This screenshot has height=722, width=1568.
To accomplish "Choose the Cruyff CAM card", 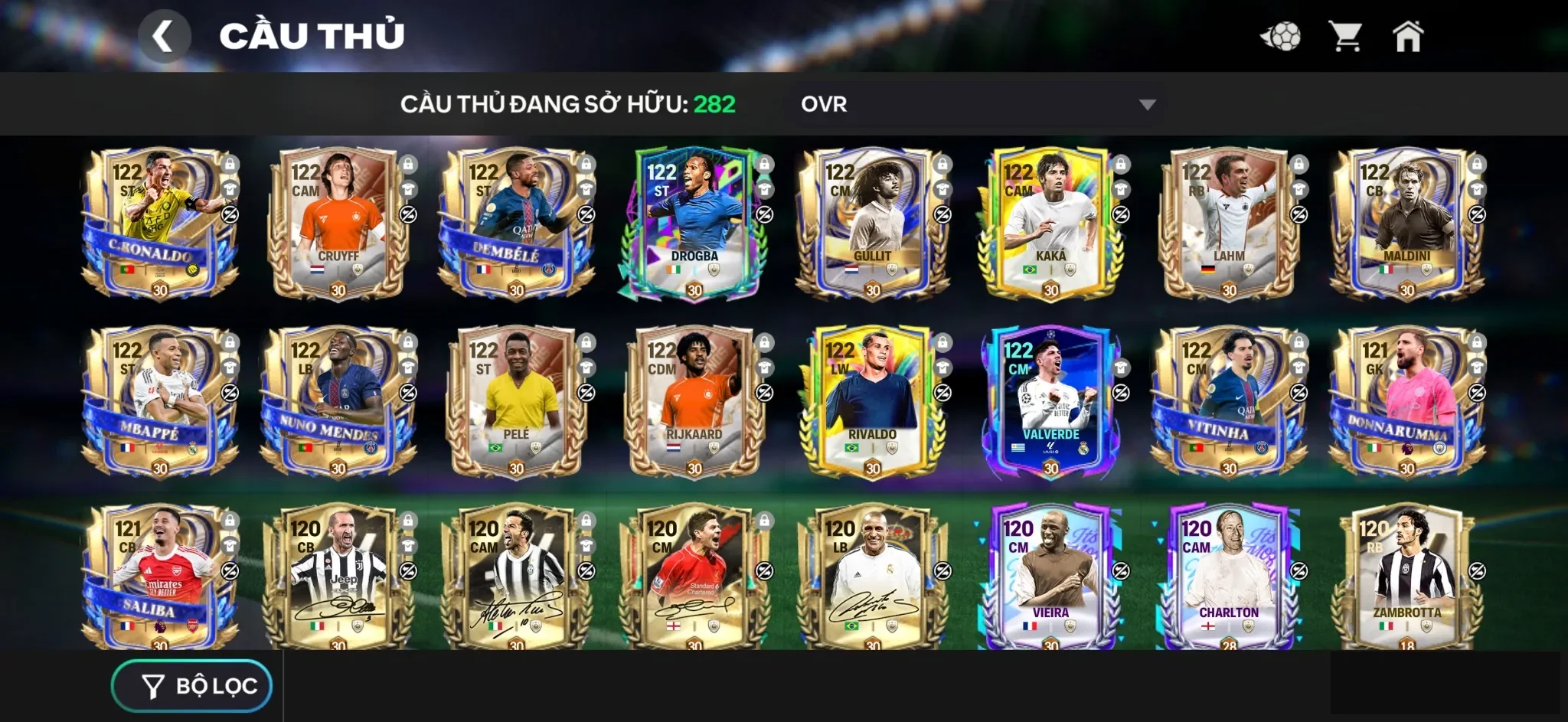I will coord(337,223).
